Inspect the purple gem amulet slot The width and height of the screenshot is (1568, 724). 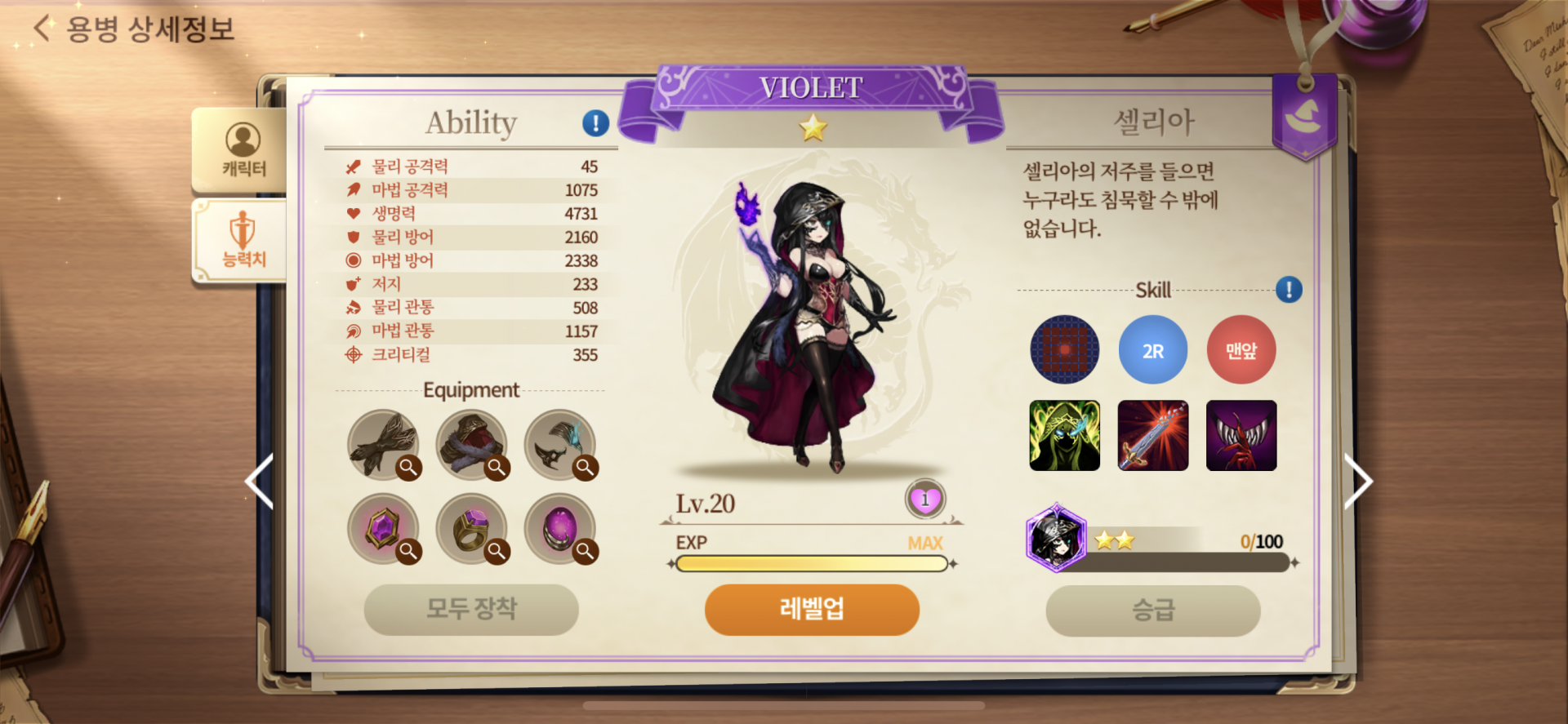coord(384,529)
